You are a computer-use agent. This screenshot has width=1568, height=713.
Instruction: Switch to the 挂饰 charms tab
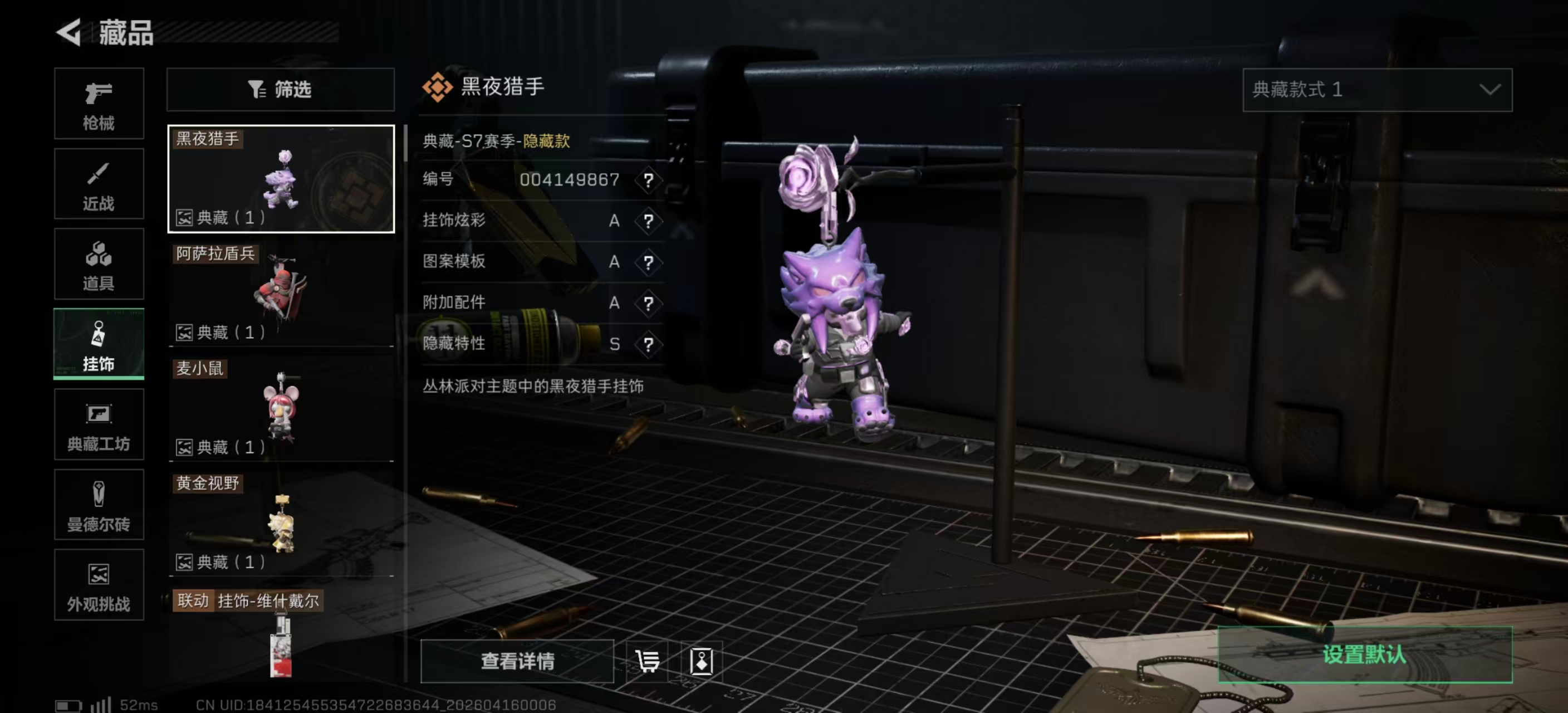99,345
